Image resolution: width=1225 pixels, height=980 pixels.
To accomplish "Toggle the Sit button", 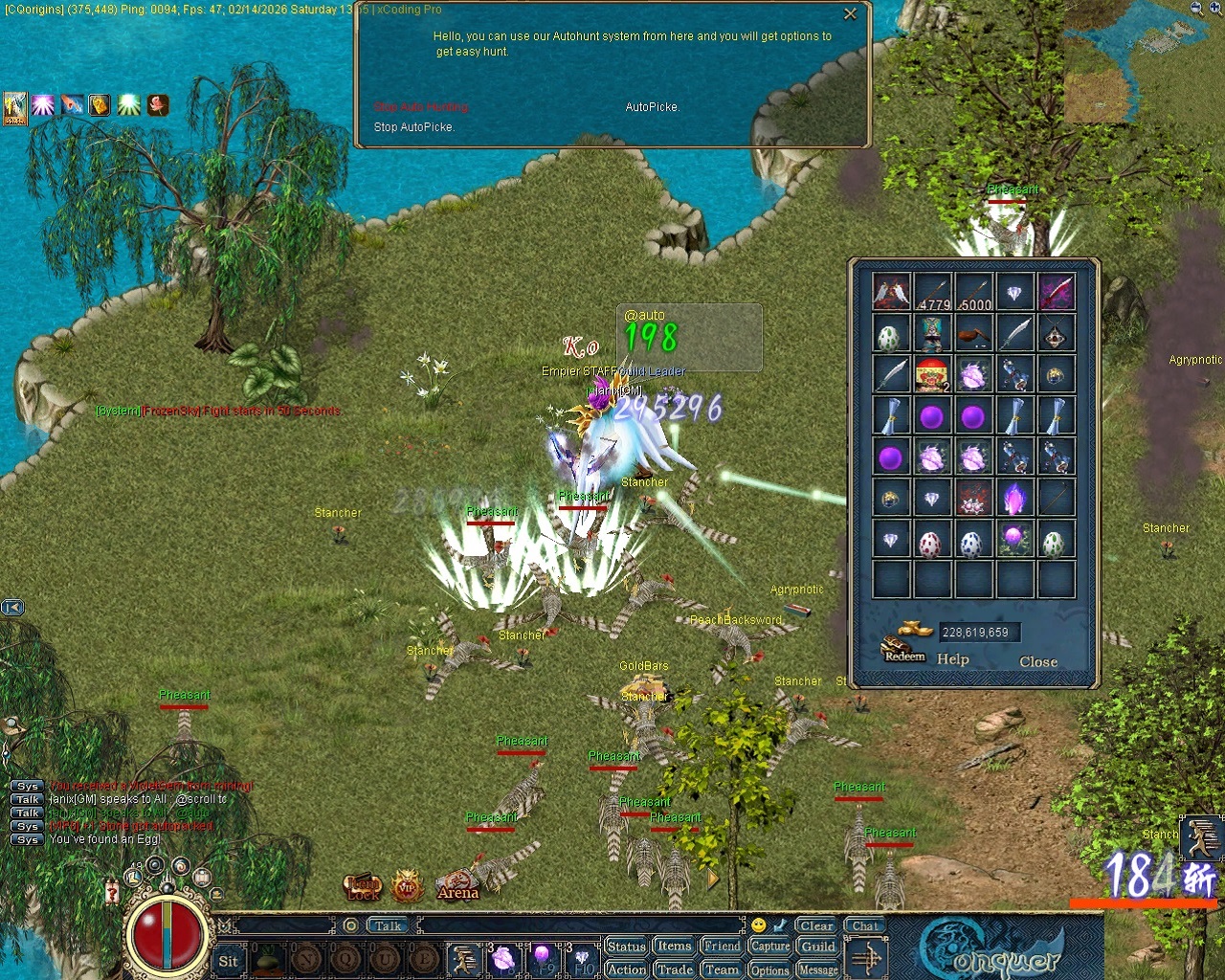I will tap(229, 961).
